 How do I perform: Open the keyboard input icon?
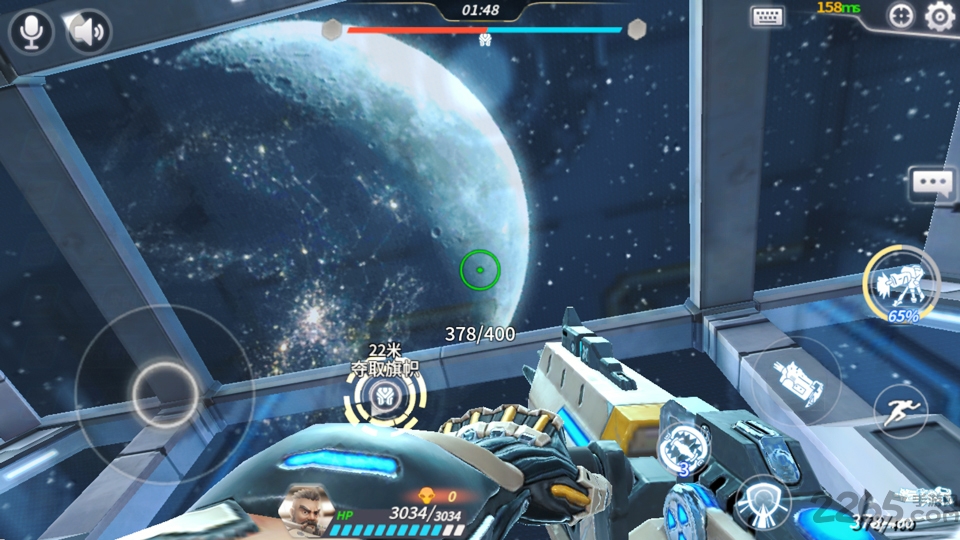click(x=767, y=16)
